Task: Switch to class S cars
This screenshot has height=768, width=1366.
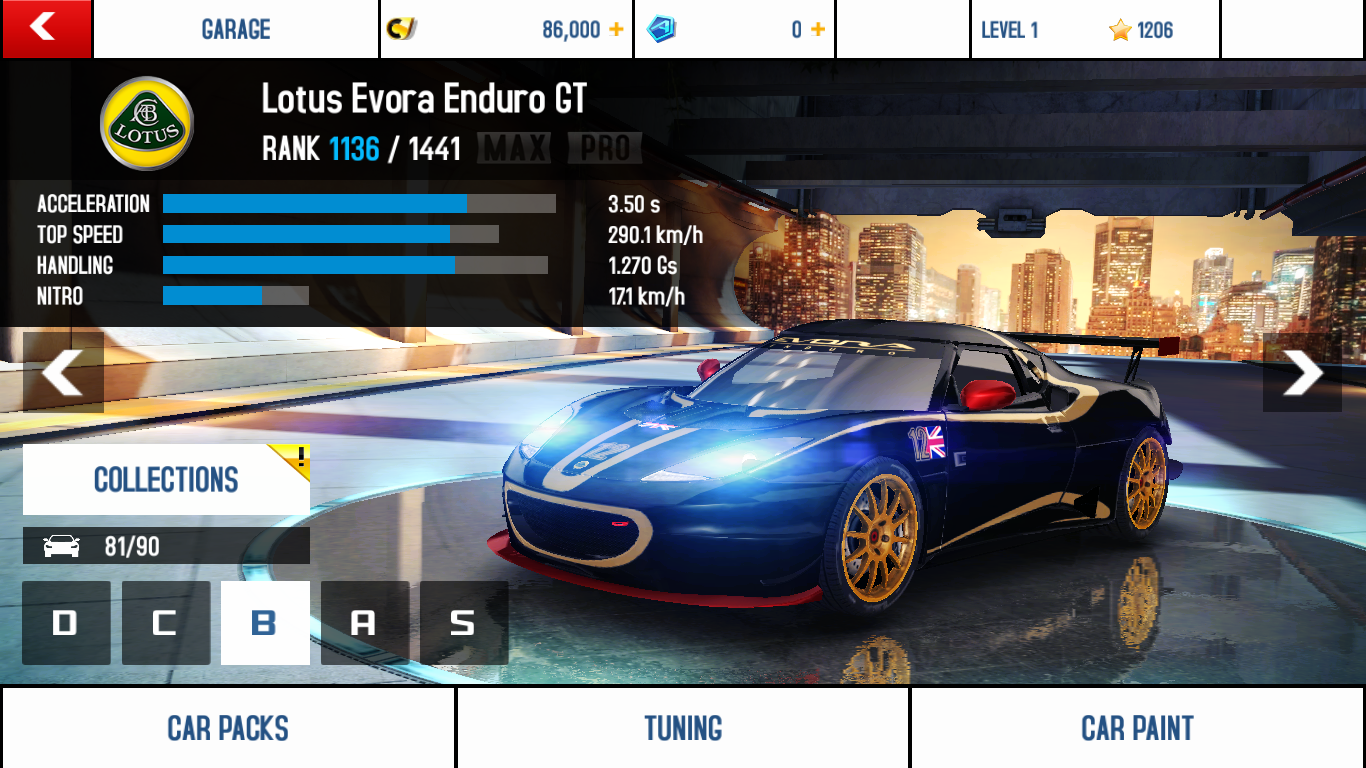Action: point(463,623)
